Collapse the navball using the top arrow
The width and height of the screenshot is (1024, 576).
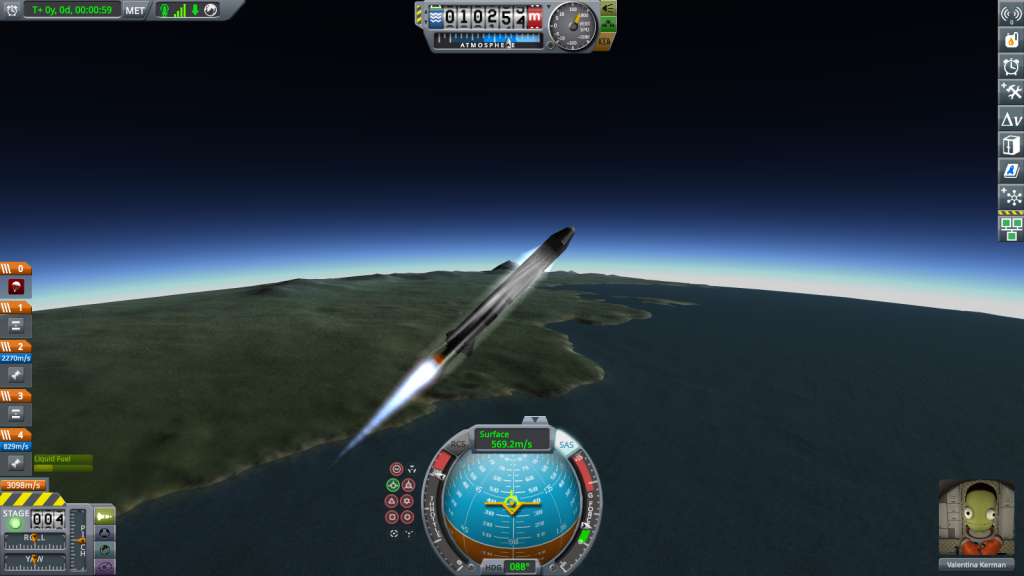[x=537, y=420]
